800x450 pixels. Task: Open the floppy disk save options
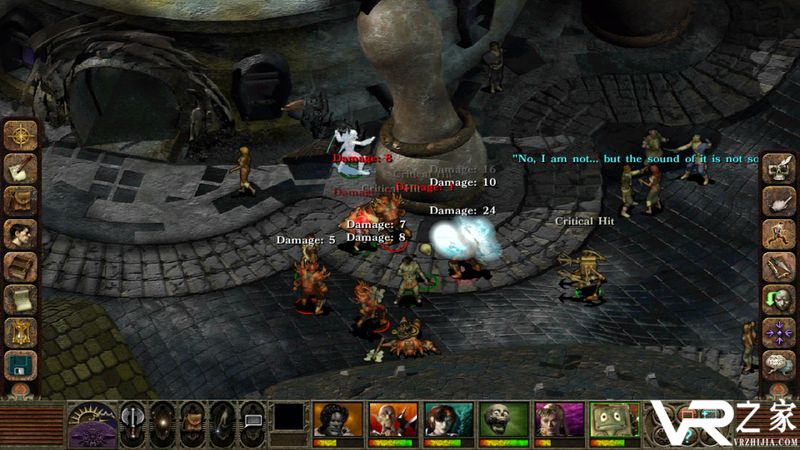pos(20,366)
